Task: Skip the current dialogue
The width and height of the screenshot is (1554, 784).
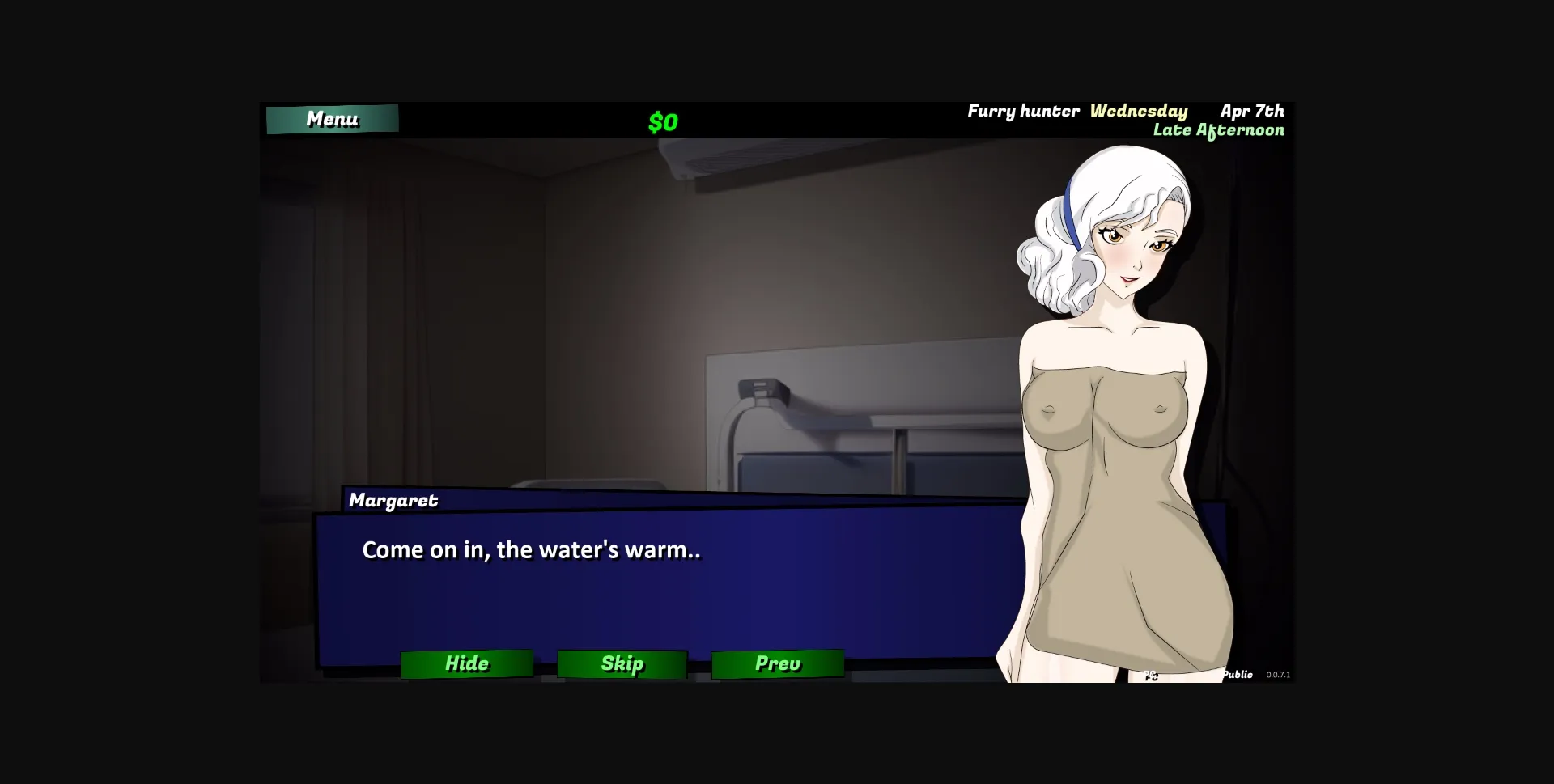Action: pos(622,663)
